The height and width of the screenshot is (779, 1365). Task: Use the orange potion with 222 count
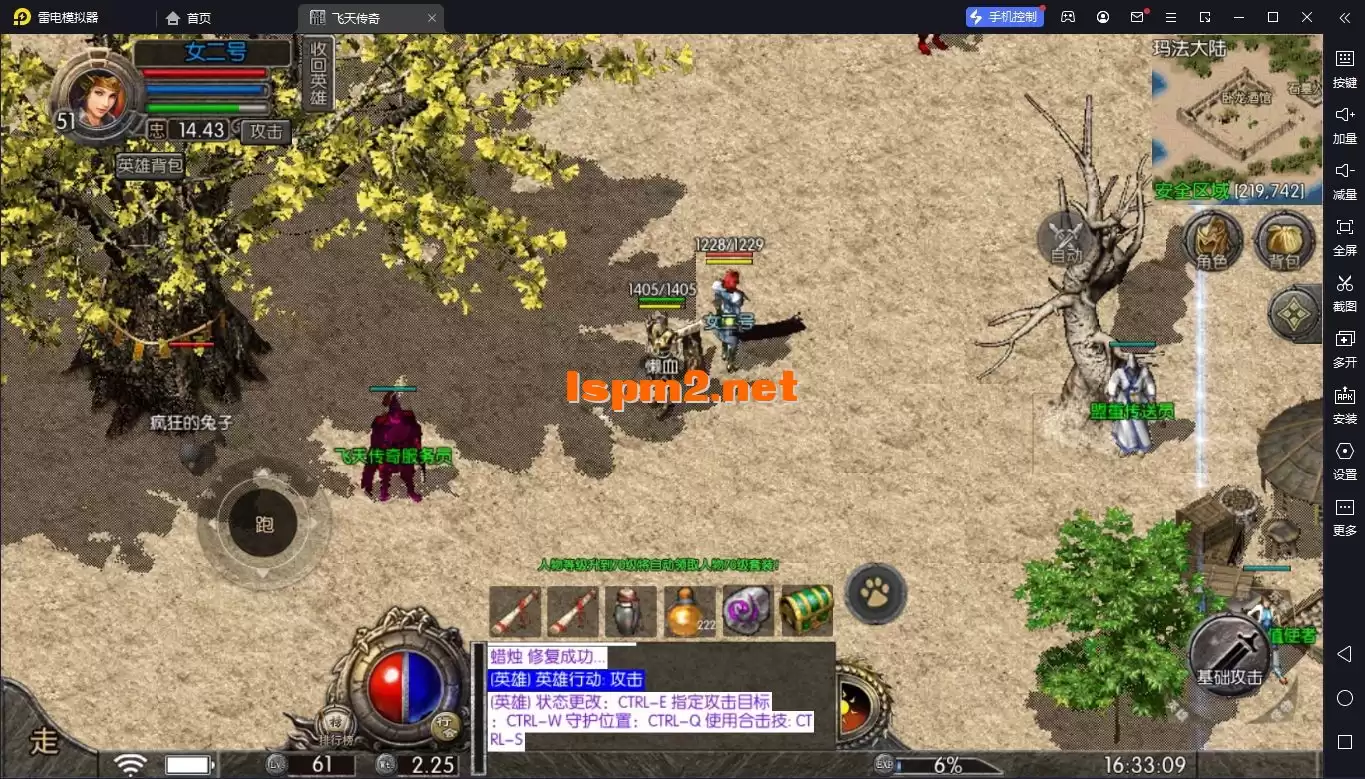[x=691, y=610]
